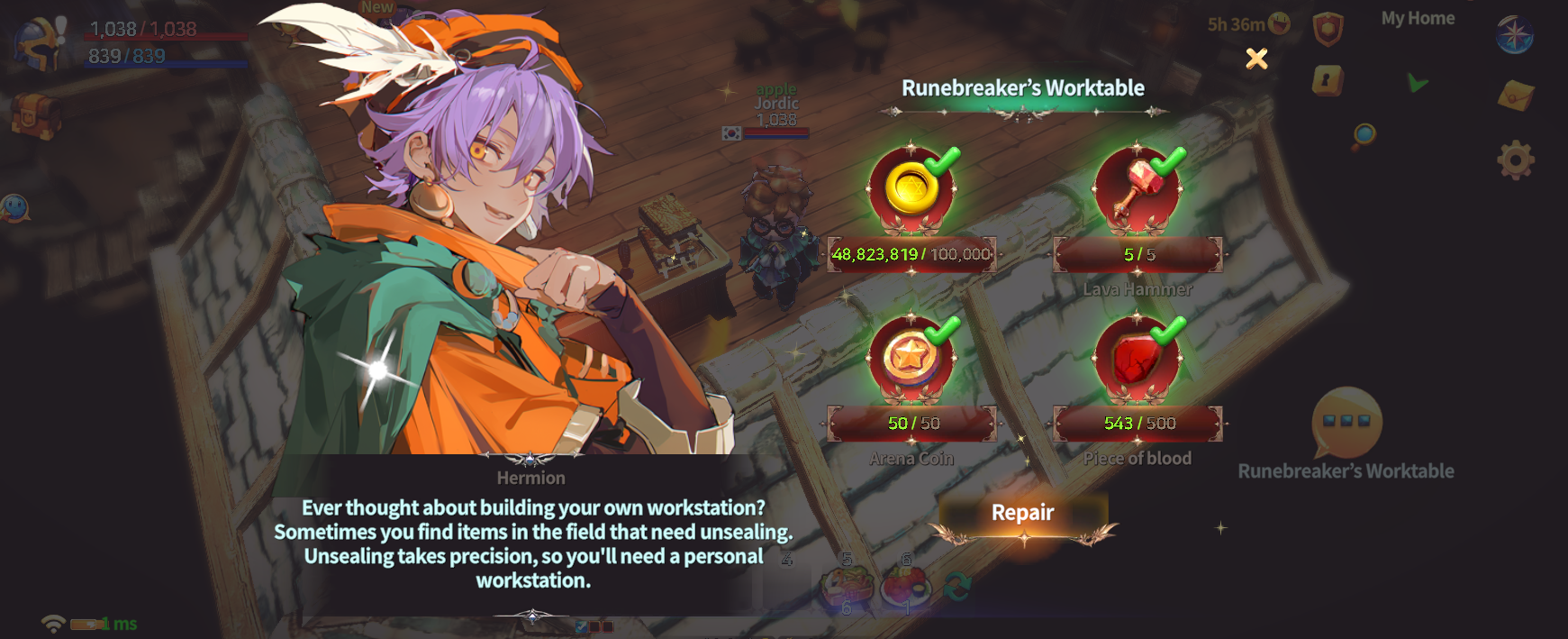Select the Piece of blood material icon

click(x=1137, y=358)
